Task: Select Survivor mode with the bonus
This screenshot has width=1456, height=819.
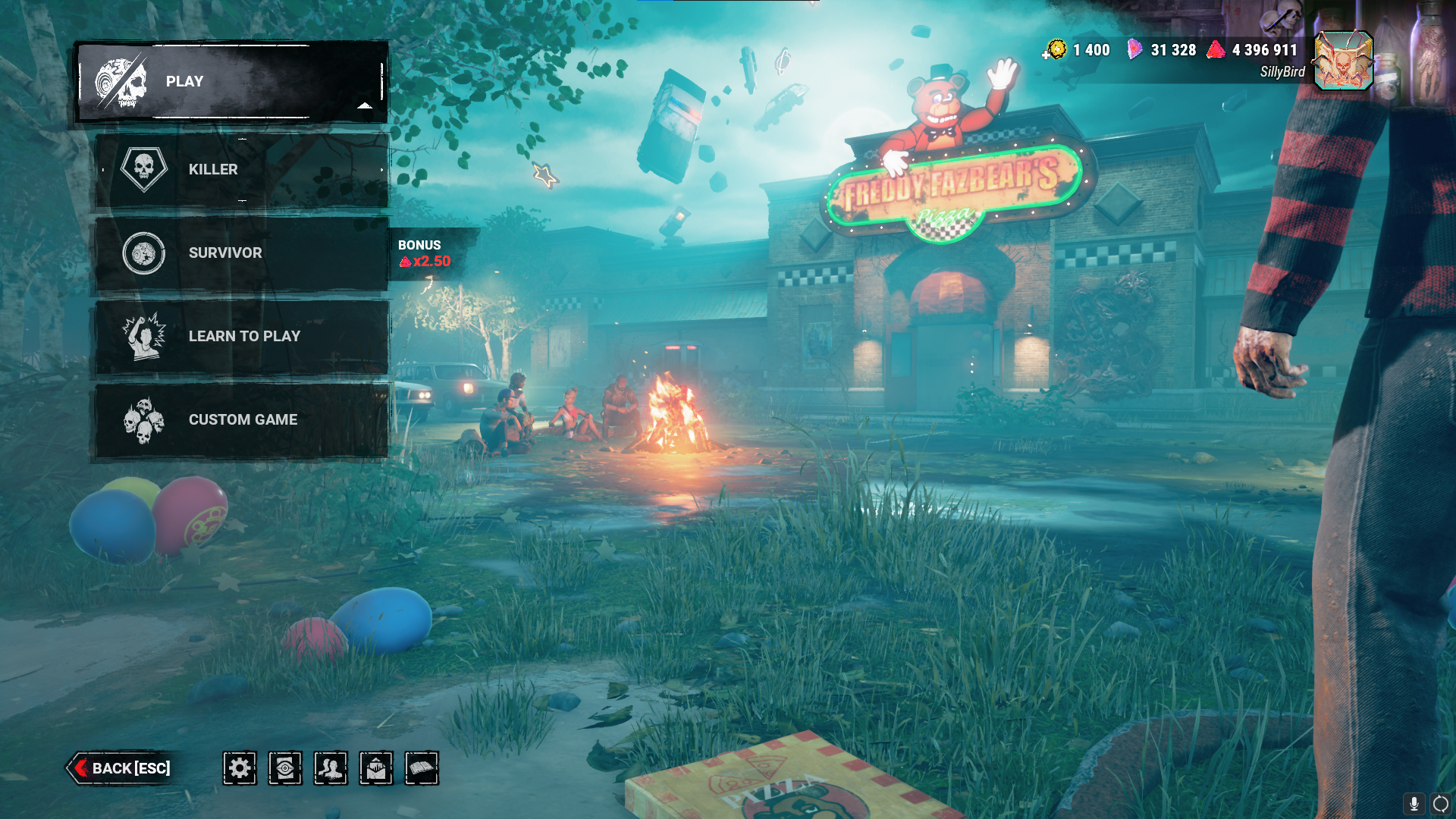Action: point(241,253)
